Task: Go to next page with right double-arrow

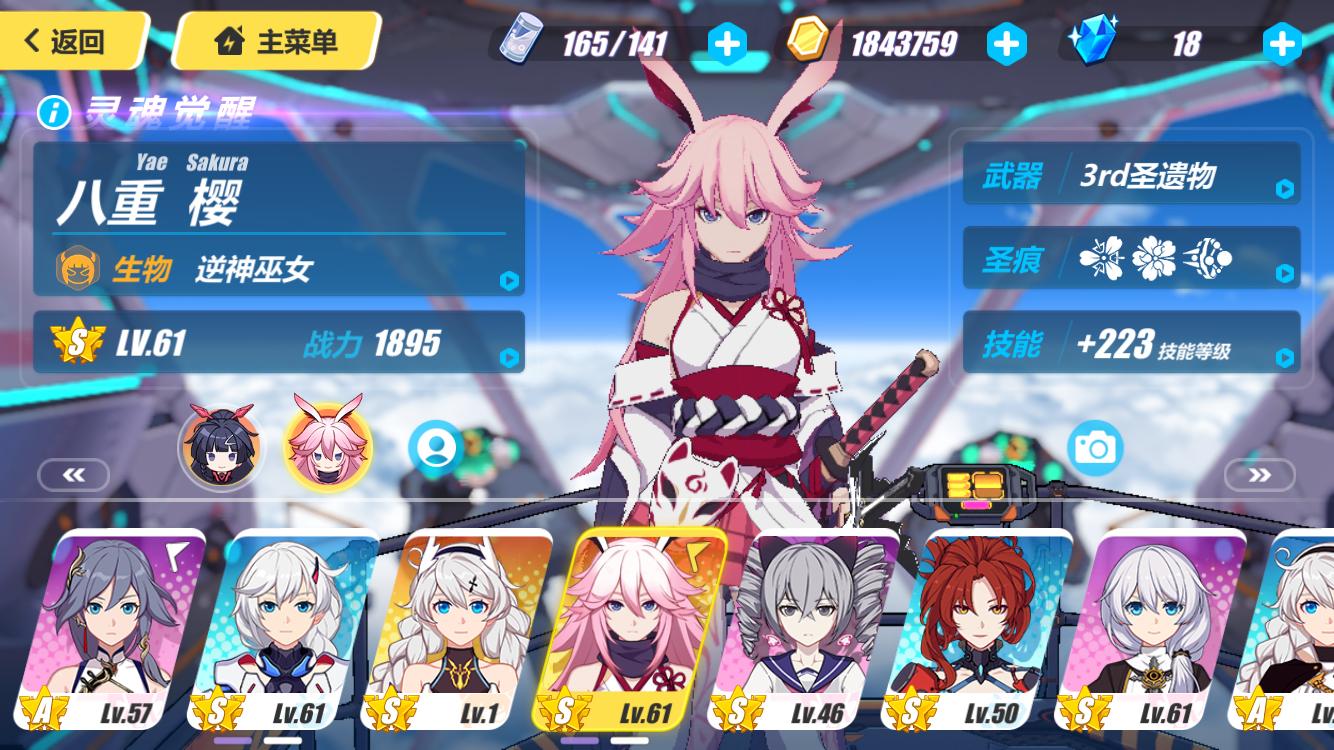Action: point(1259,475)
